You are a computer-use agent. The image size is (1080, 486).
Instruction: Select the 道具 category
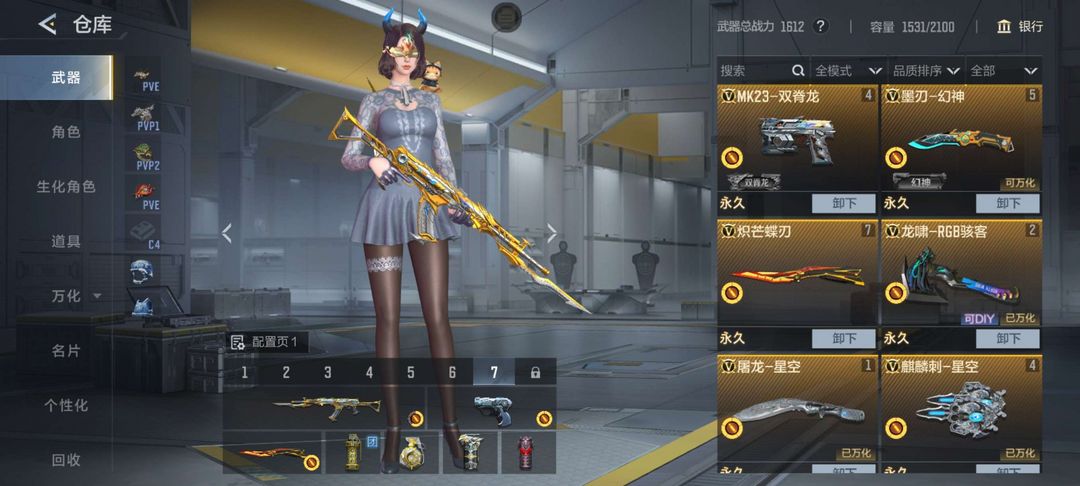66,241
